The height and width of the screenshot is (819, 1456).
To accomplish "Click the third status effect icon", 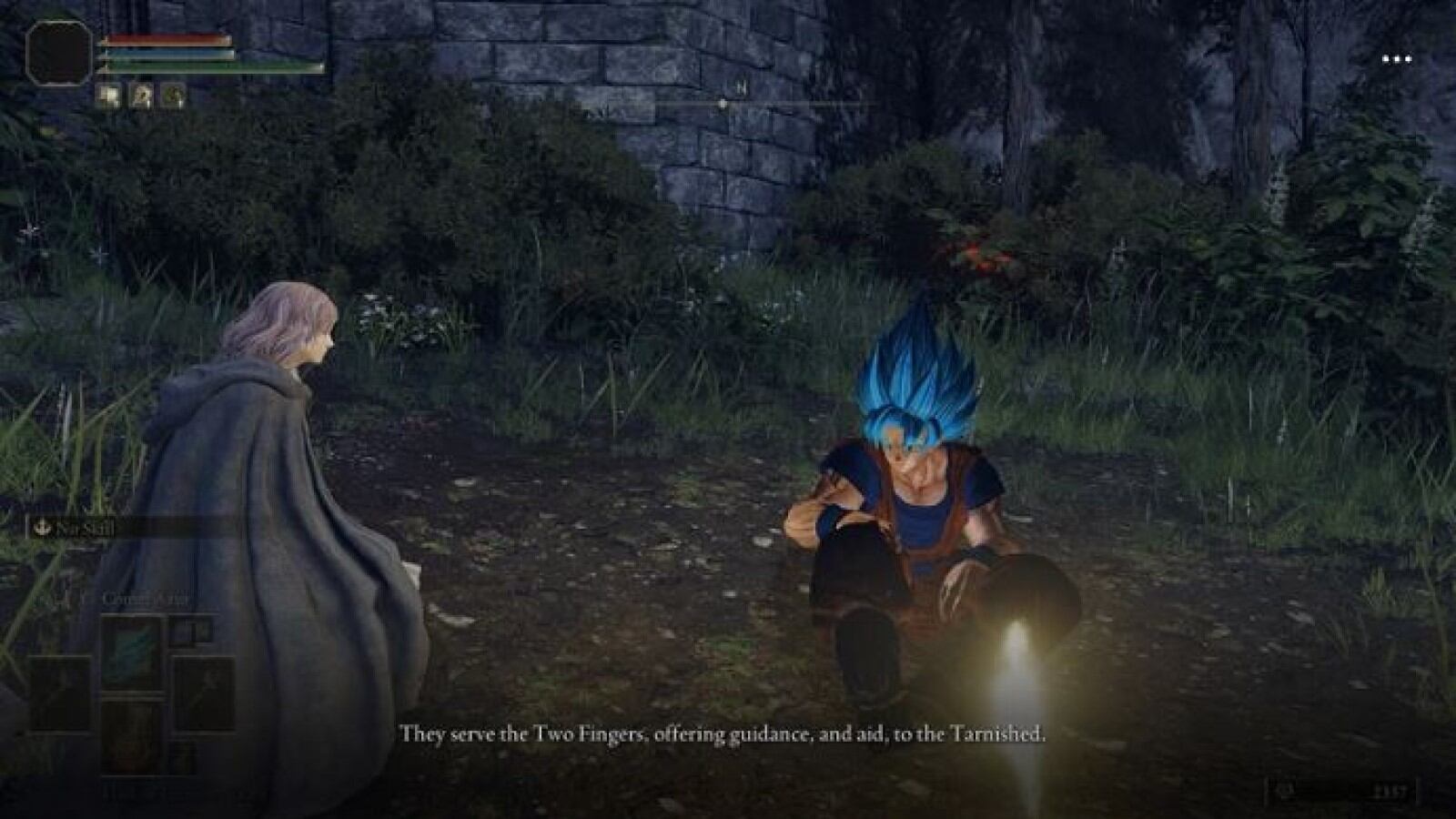I will click(173, 96).
